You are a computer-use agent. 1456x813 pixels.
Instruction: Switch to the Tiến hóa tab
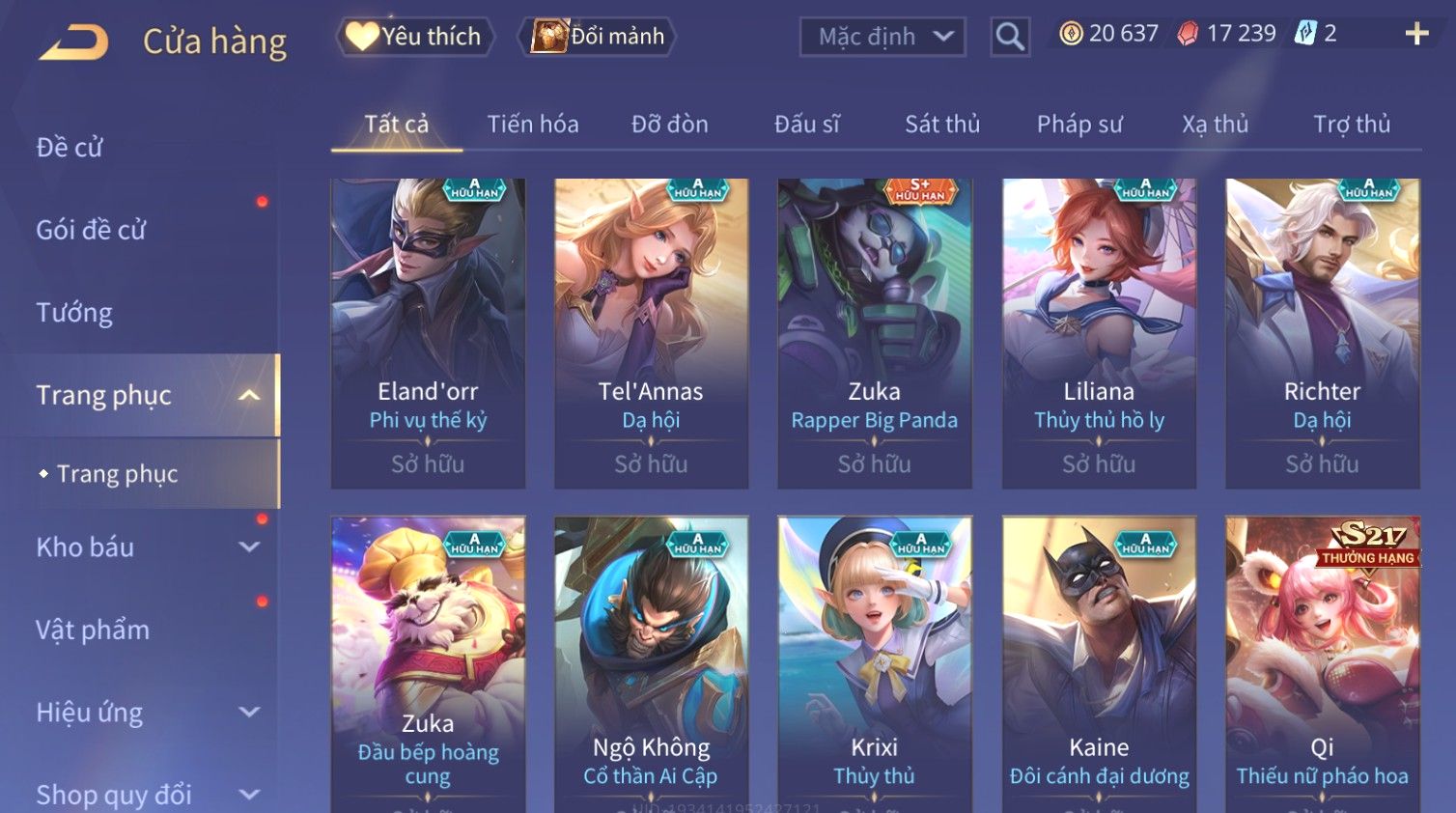pyautogui.click(x=533, y=125)
